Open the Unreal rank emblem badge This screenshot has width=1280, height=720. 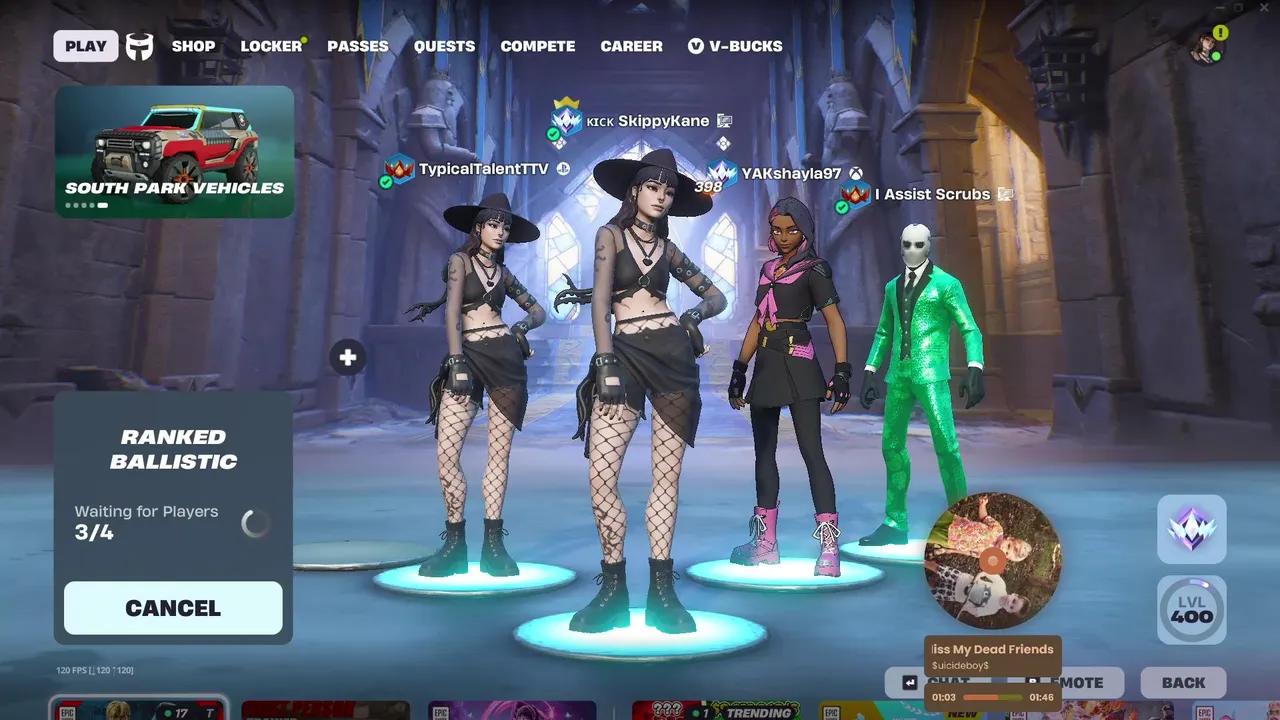(x=1191, y=528)
